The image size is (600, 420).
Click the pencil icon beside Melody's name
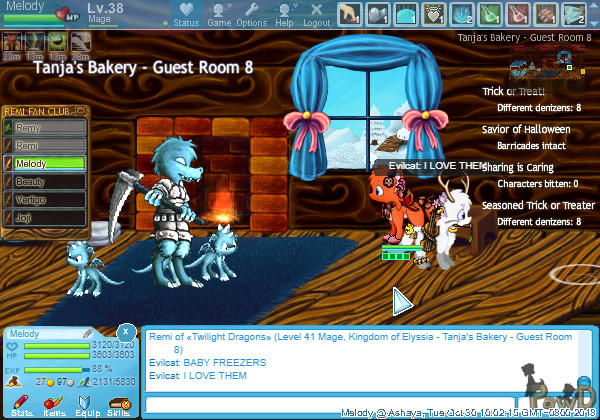tap(87, 333)
